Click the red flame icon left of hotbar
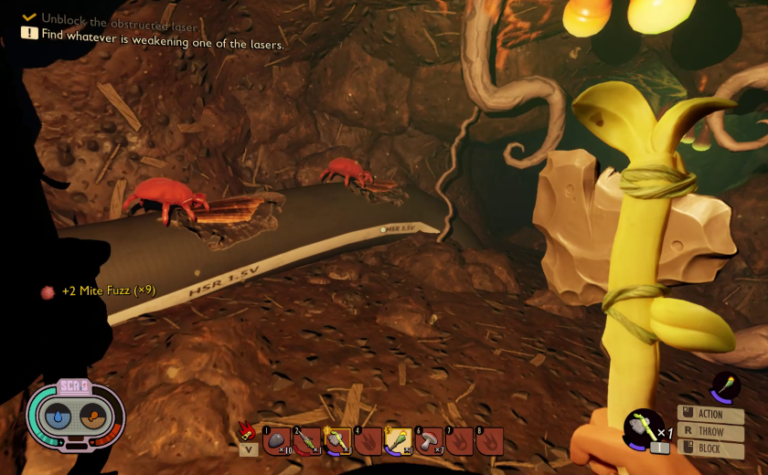This screenshot has width=768, height=475. tap(248, 431)
